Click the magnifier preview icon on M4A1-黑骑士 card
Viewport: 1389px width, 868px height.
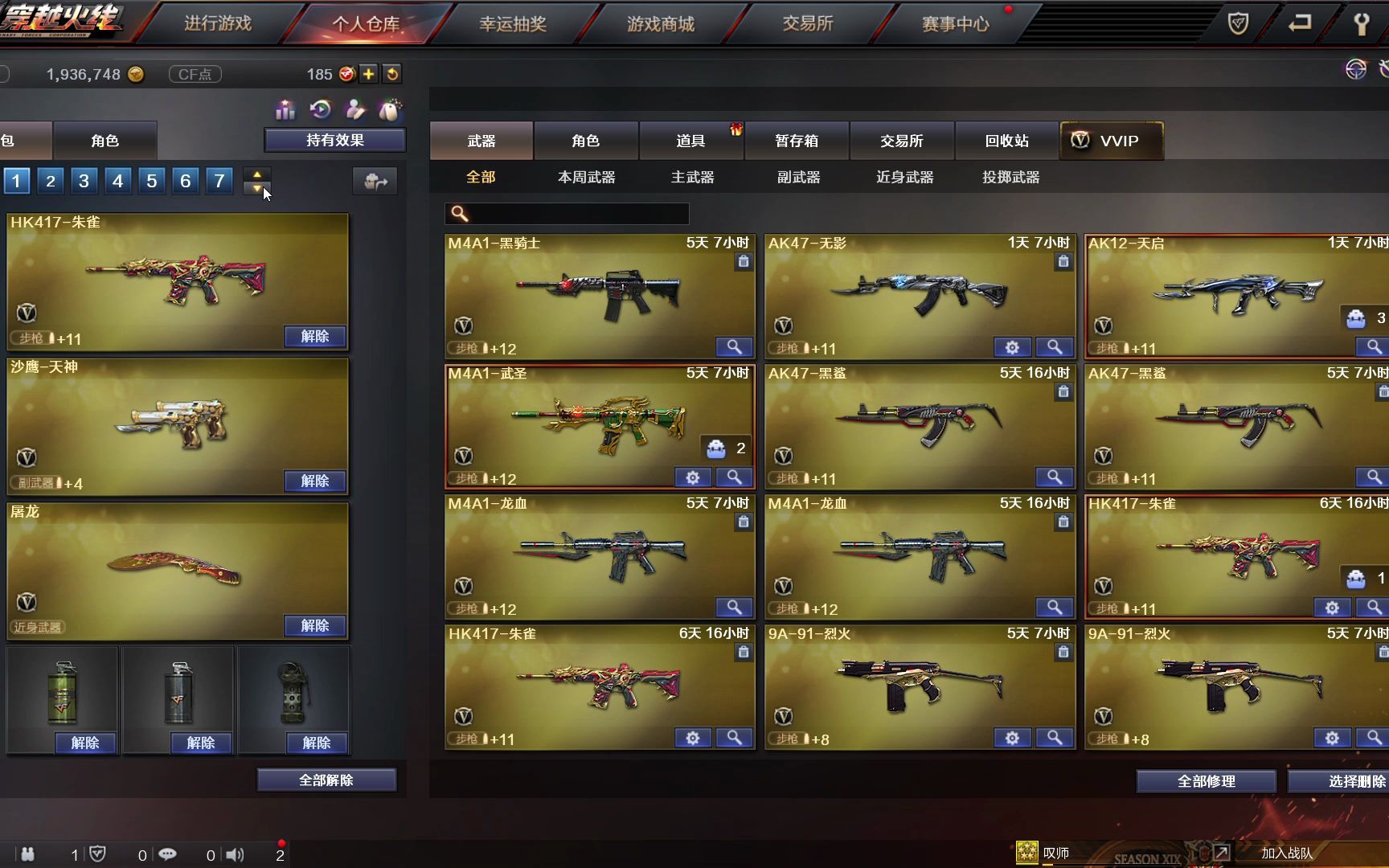[734, 347]
